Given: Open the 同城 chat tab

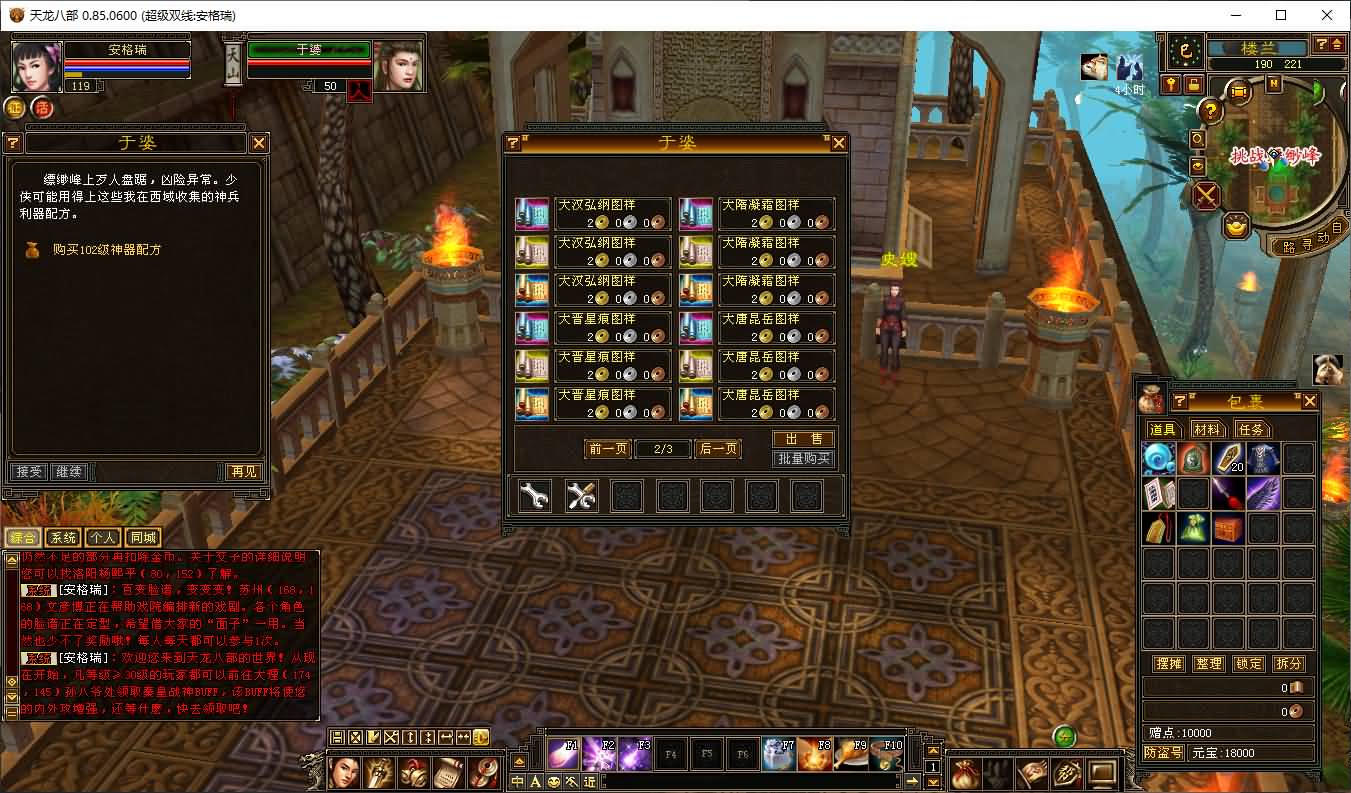Looking at the screenshot, I should coord(143,537).
